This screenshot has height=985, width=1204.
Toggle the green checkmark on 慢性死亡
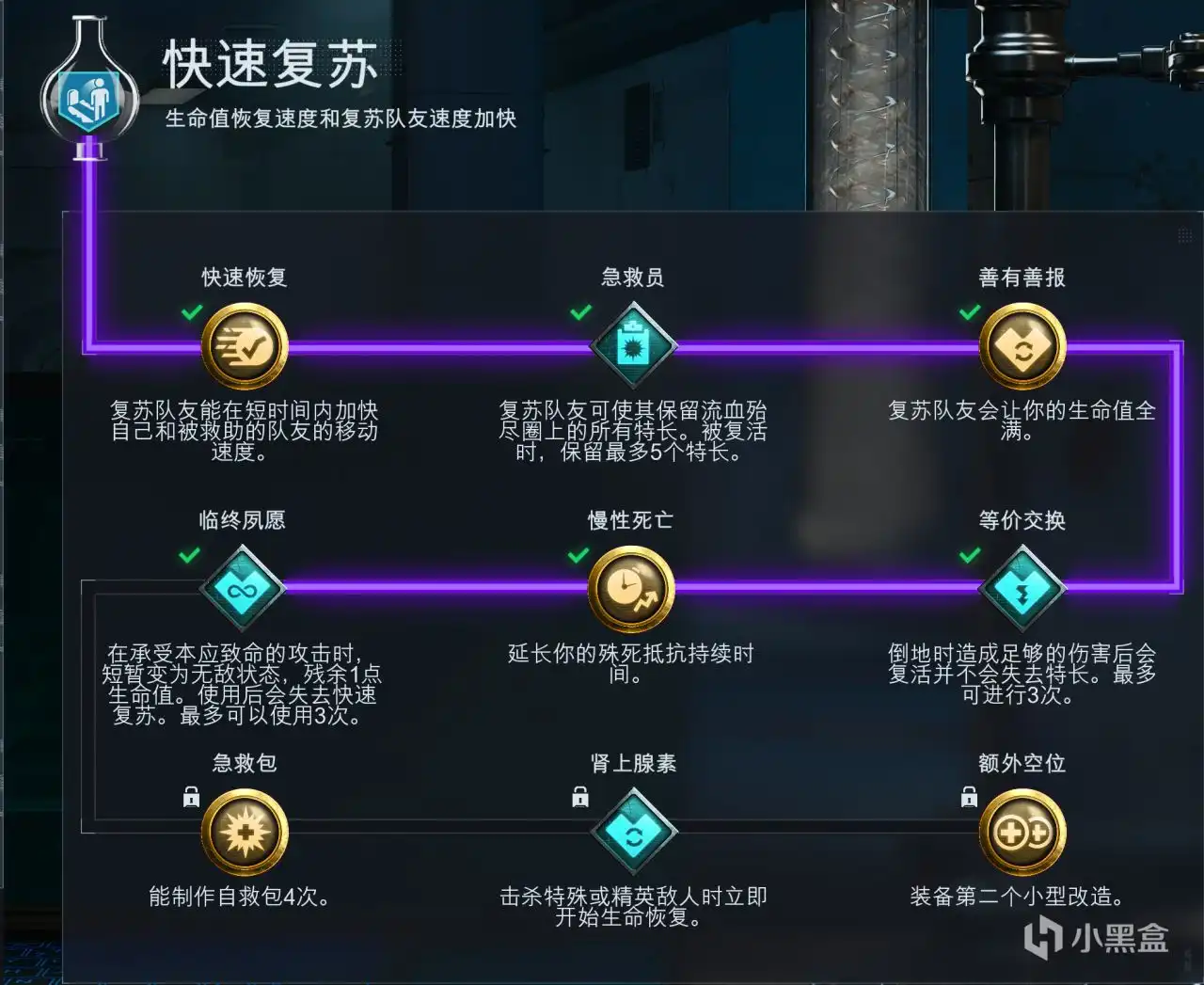[579, 555]
